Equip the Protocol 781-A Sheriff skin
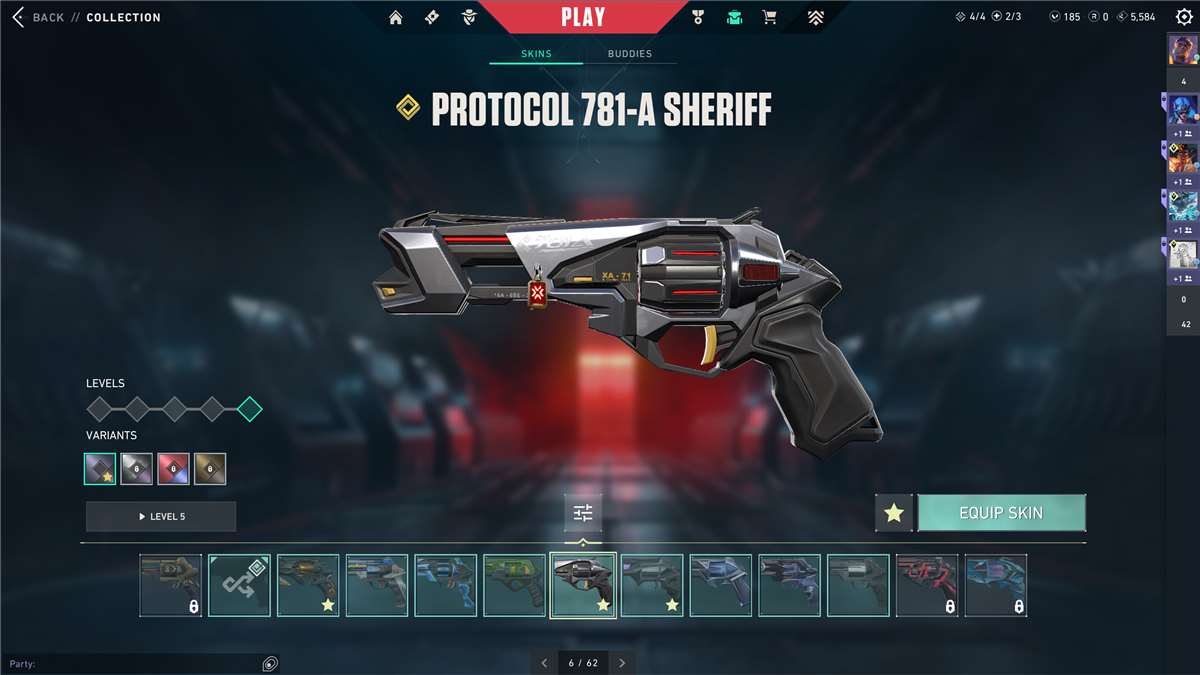The width and height of the screenshot is (1200, 675). (1001, 513)
